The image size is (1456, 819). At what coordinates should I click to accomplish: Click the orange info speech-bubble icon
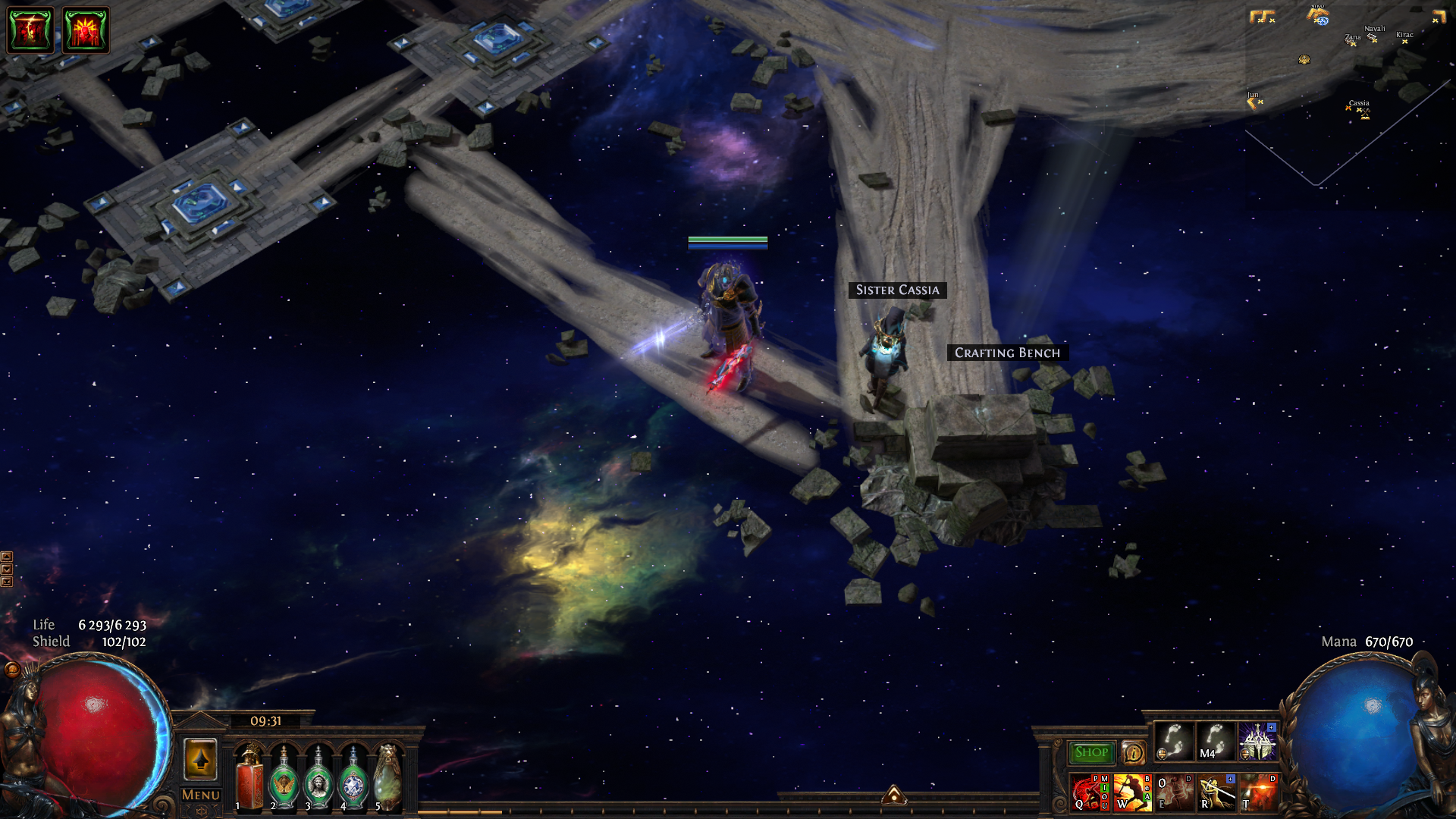coord(1133,753)
